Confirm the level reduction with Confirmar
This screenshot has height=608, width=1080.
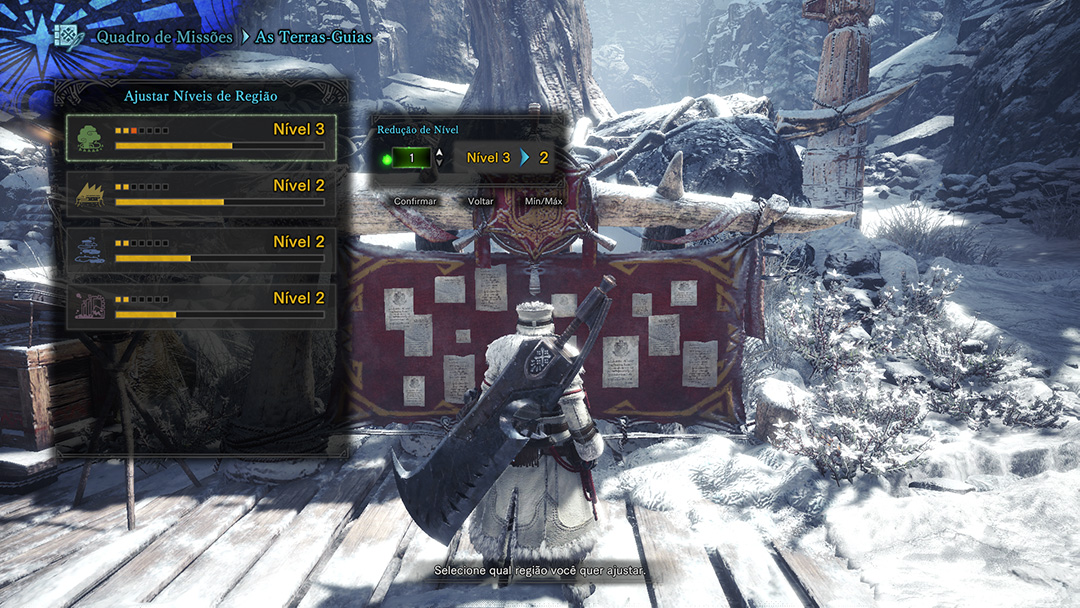(415, 201)
